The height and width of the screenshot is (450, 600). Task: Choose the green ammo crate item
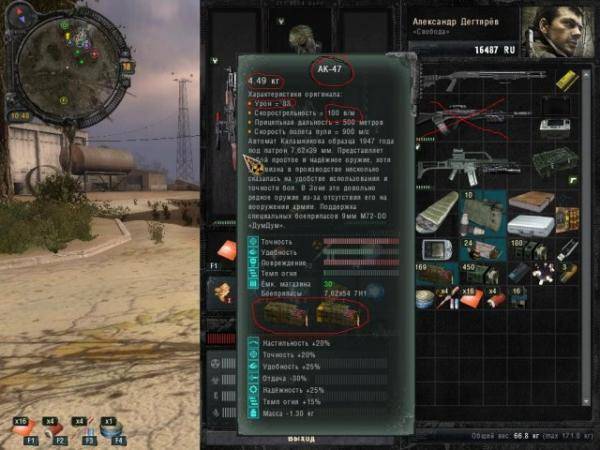[553, 161]
